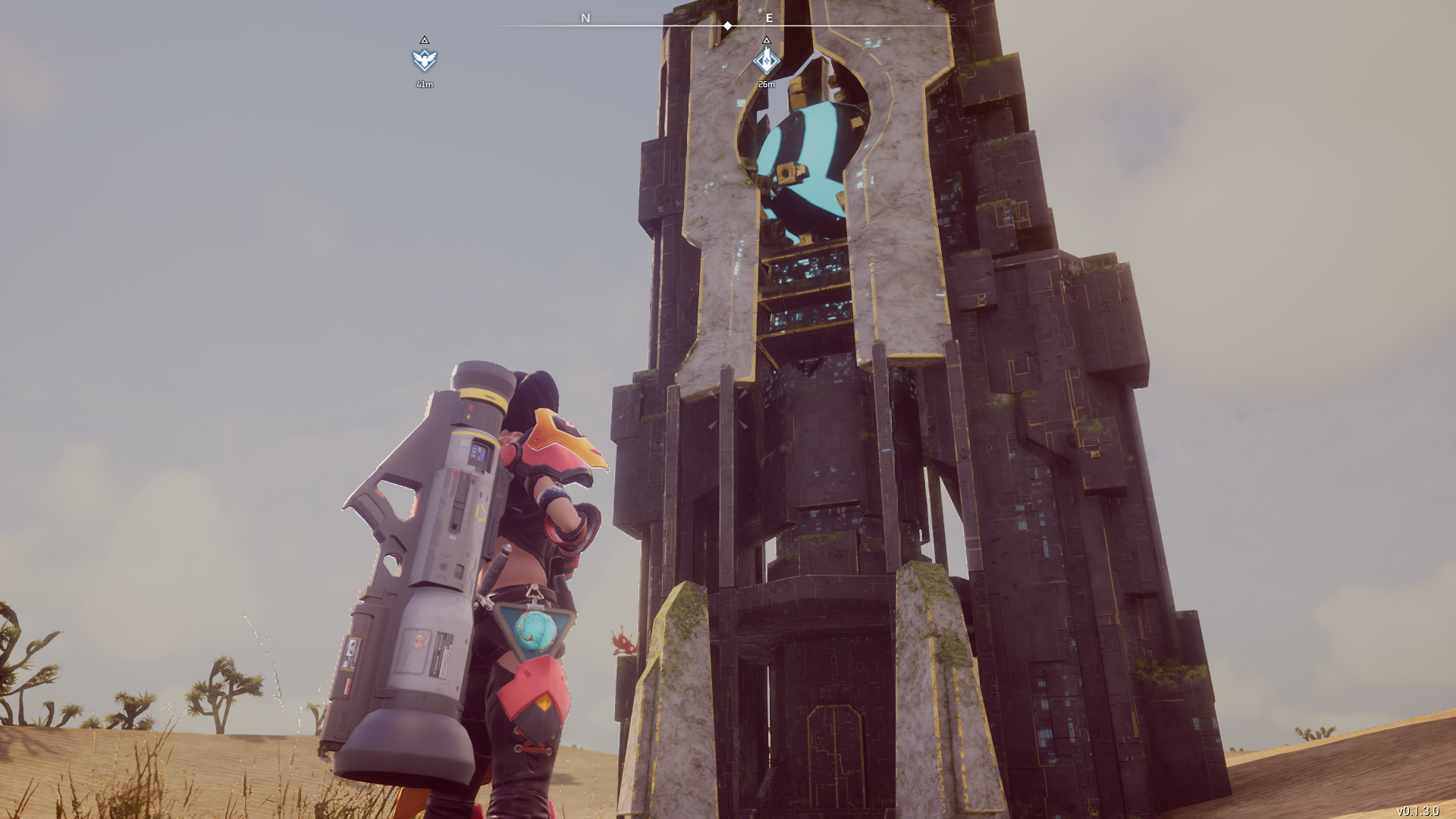Click the S letter at the compass edge

click(953, 18)
